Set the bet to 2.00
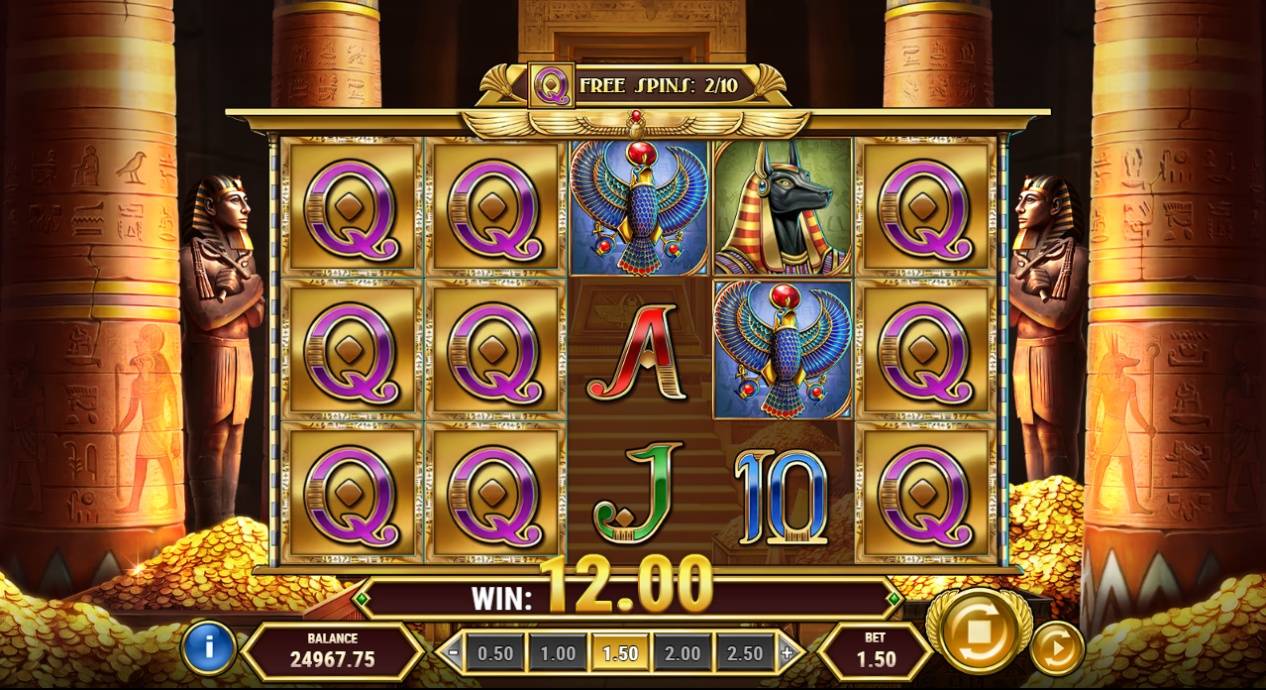 683,654
